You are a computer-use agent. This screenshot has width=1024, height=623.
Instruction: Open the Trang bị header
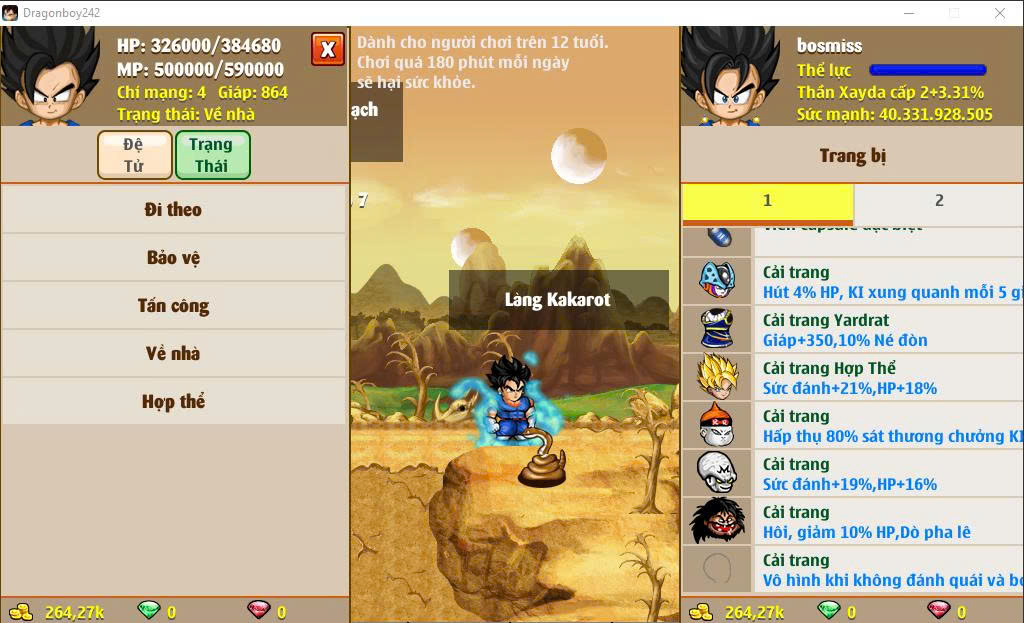[x=852, y=156]
